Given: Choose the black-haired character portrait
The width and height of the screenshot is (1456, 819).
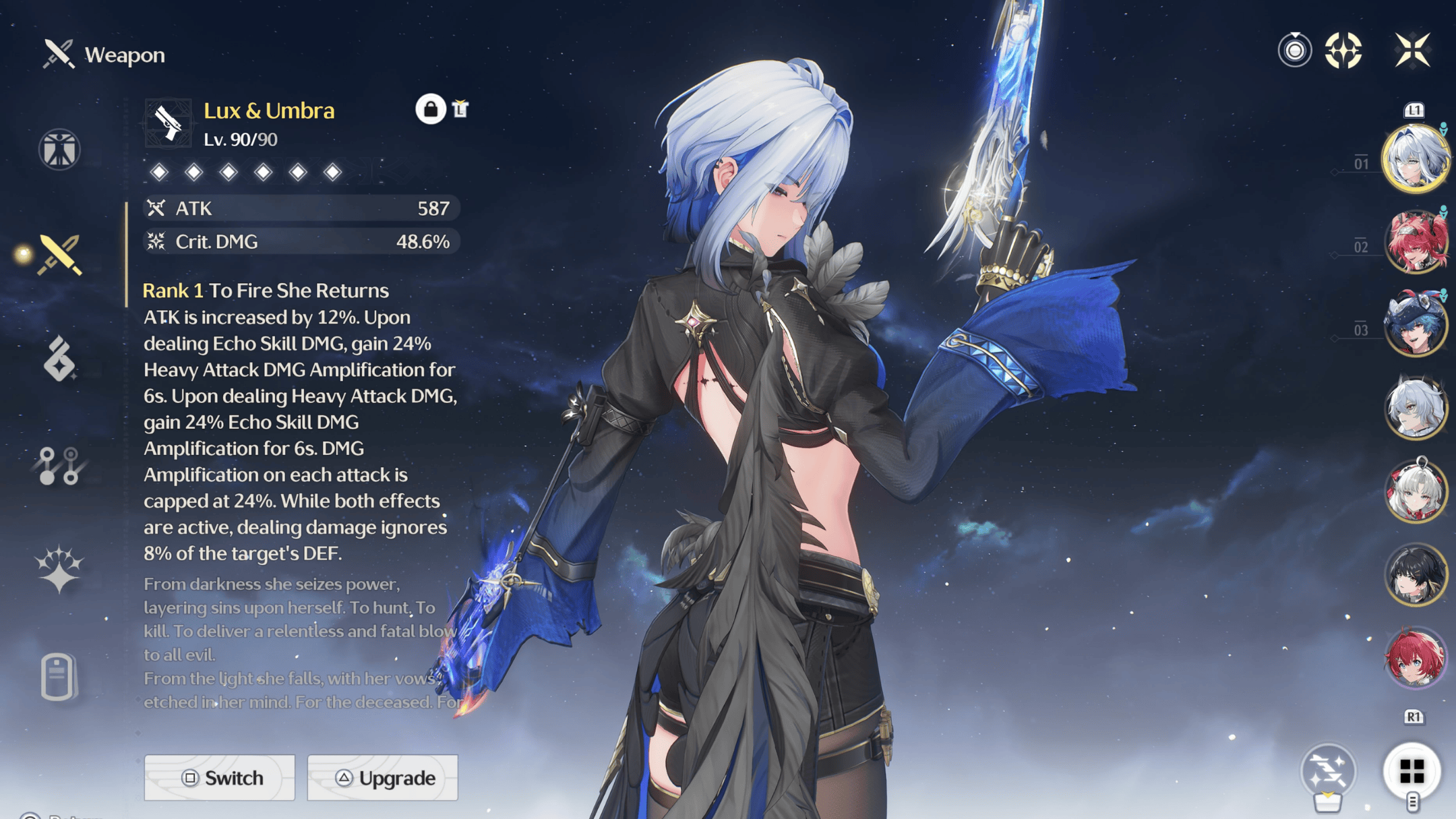Looking at the screenshot, I should pos(1415,574).
